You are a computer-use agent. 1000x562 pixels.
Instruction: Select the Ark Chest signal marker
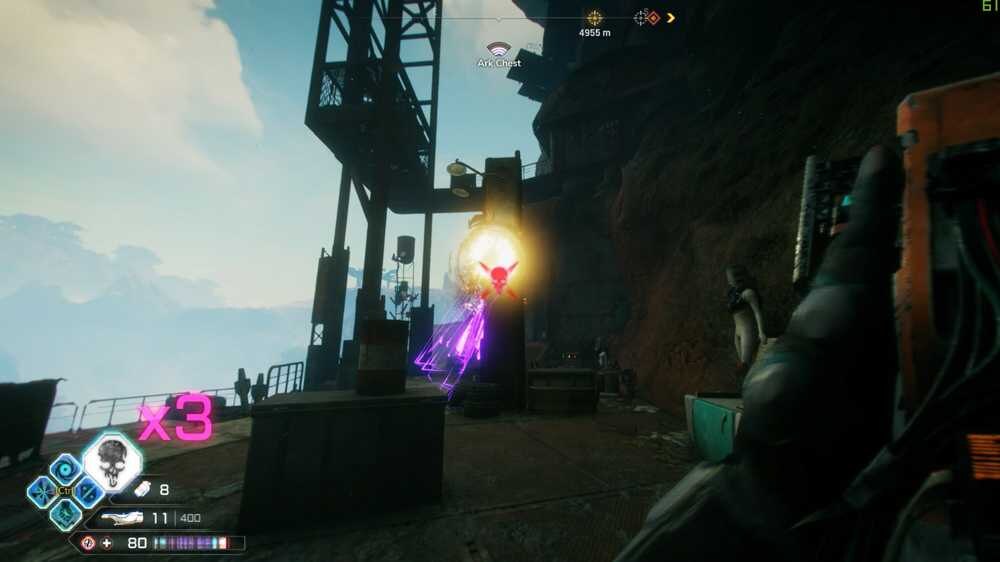[498, 48]
